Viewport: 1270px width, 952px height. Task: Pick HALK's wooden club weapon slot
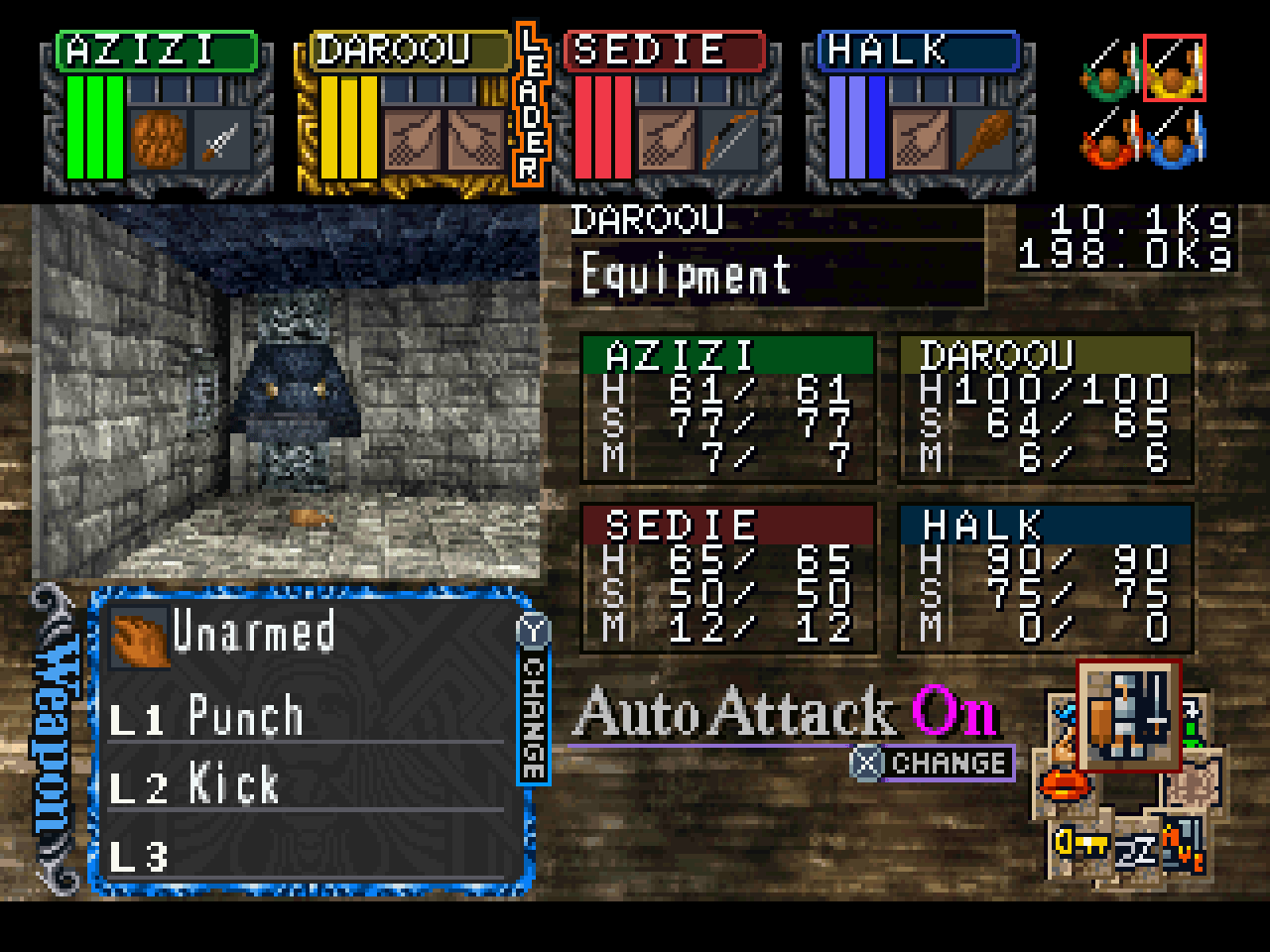[x=983, y=140]
